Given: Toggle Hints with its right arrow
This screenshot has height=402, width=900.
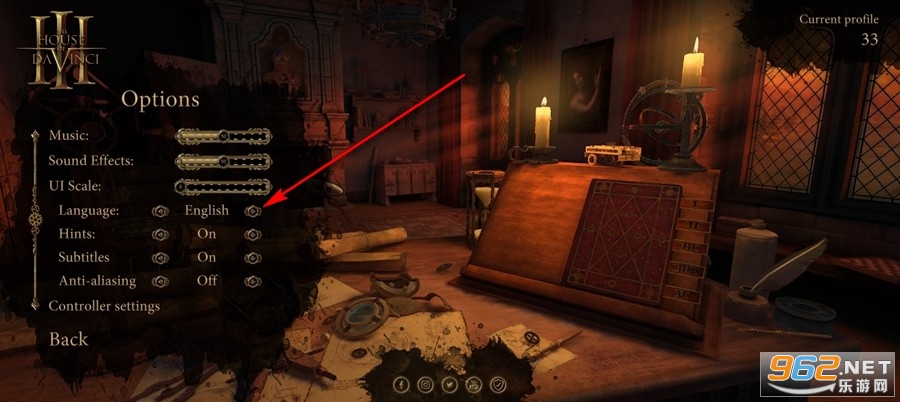Looking at the screenshot, I should [253, 234].
